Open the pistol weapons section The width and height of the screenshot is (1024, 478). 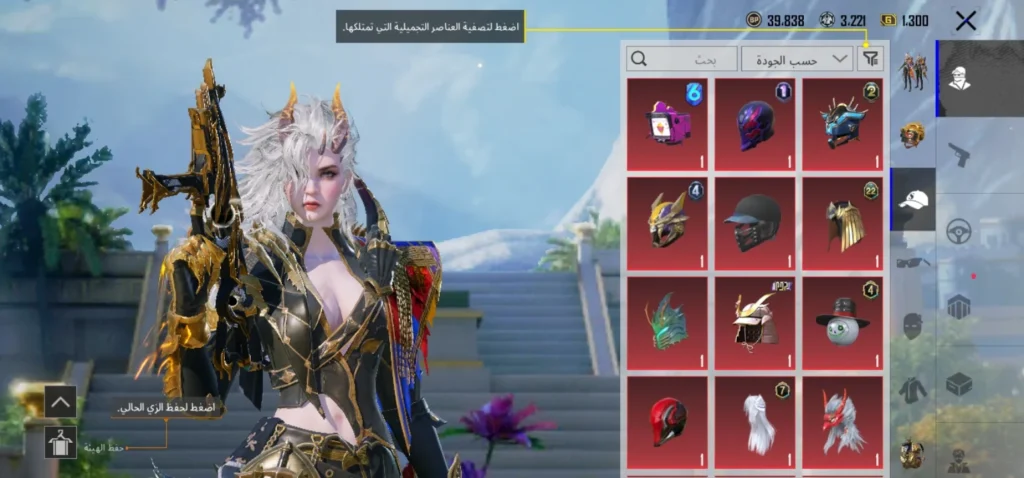959,155
